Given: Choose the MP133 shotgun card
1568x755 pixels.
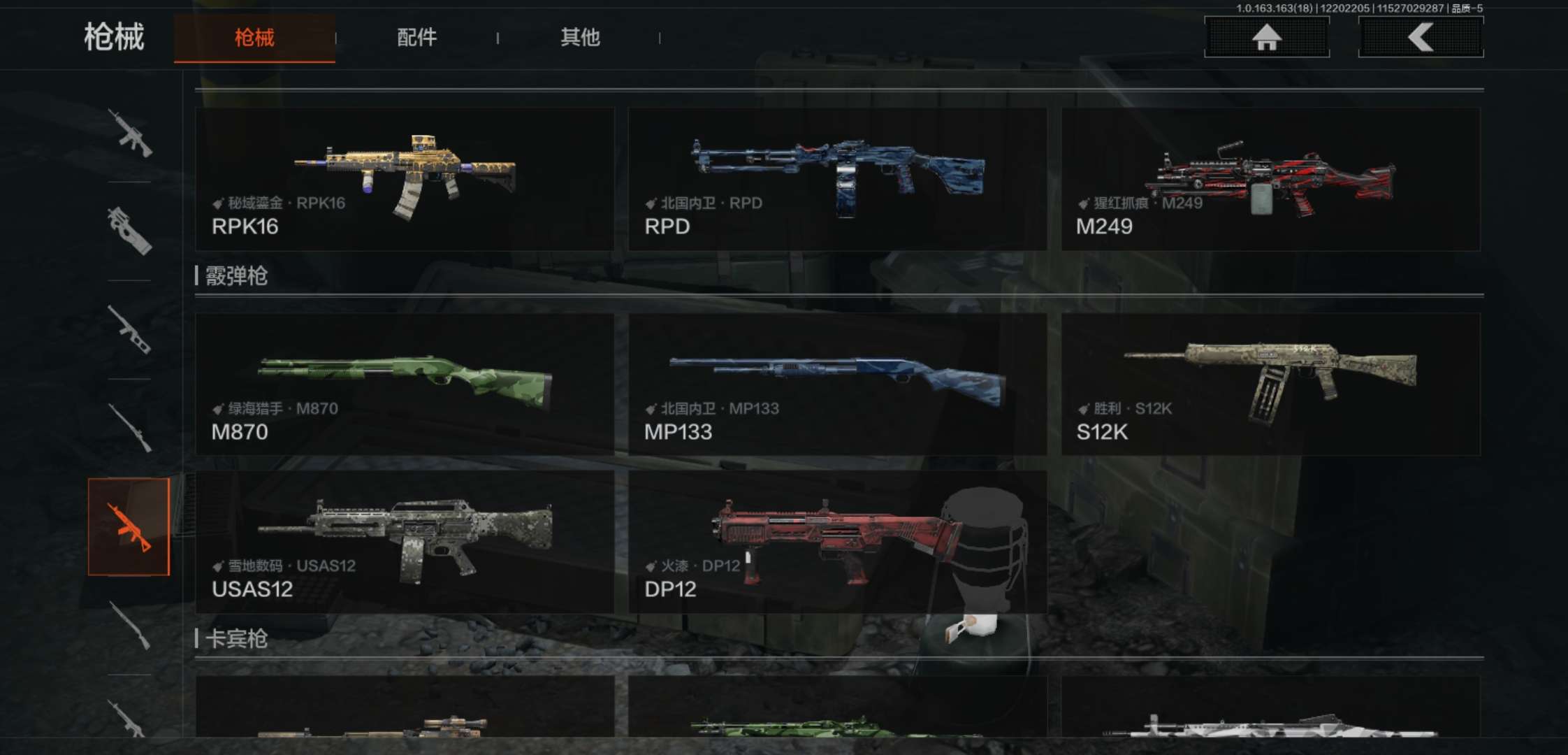Looking at the screenshot, I should click(837, 384).
